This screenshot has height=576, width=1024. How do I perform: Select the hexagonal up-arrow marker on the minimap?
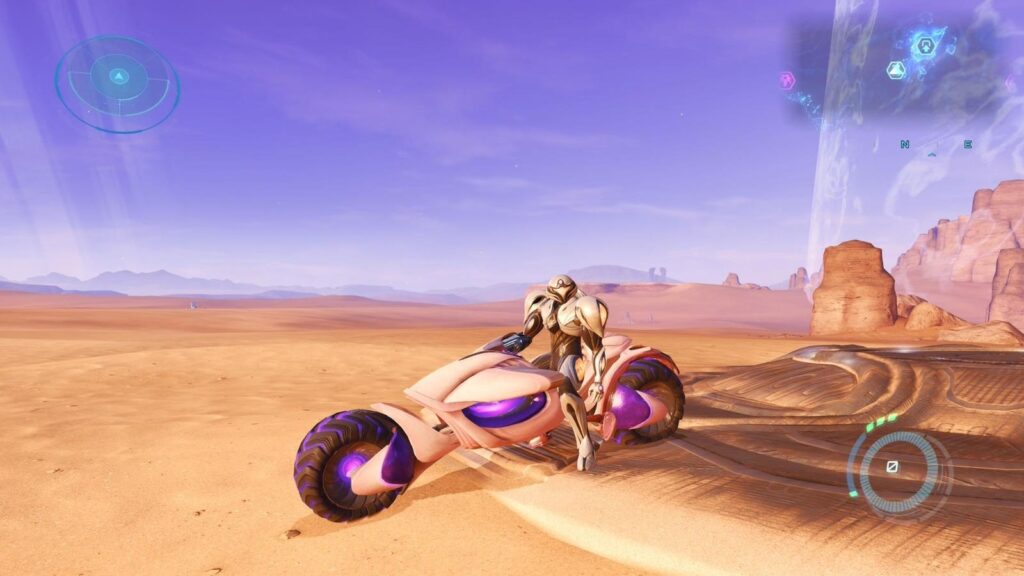pos(926,45)
